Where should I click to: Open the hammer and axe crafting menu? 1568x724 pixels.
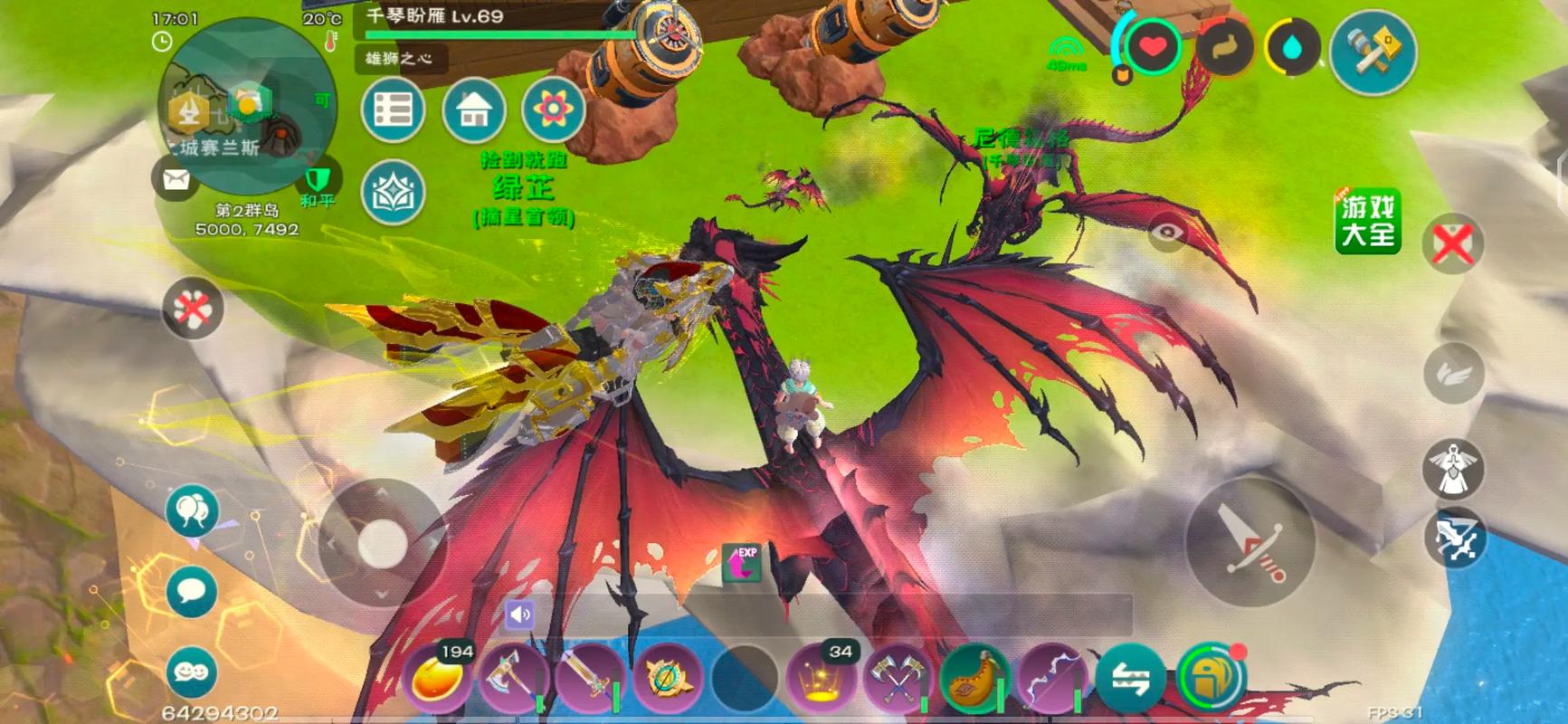1373,52
